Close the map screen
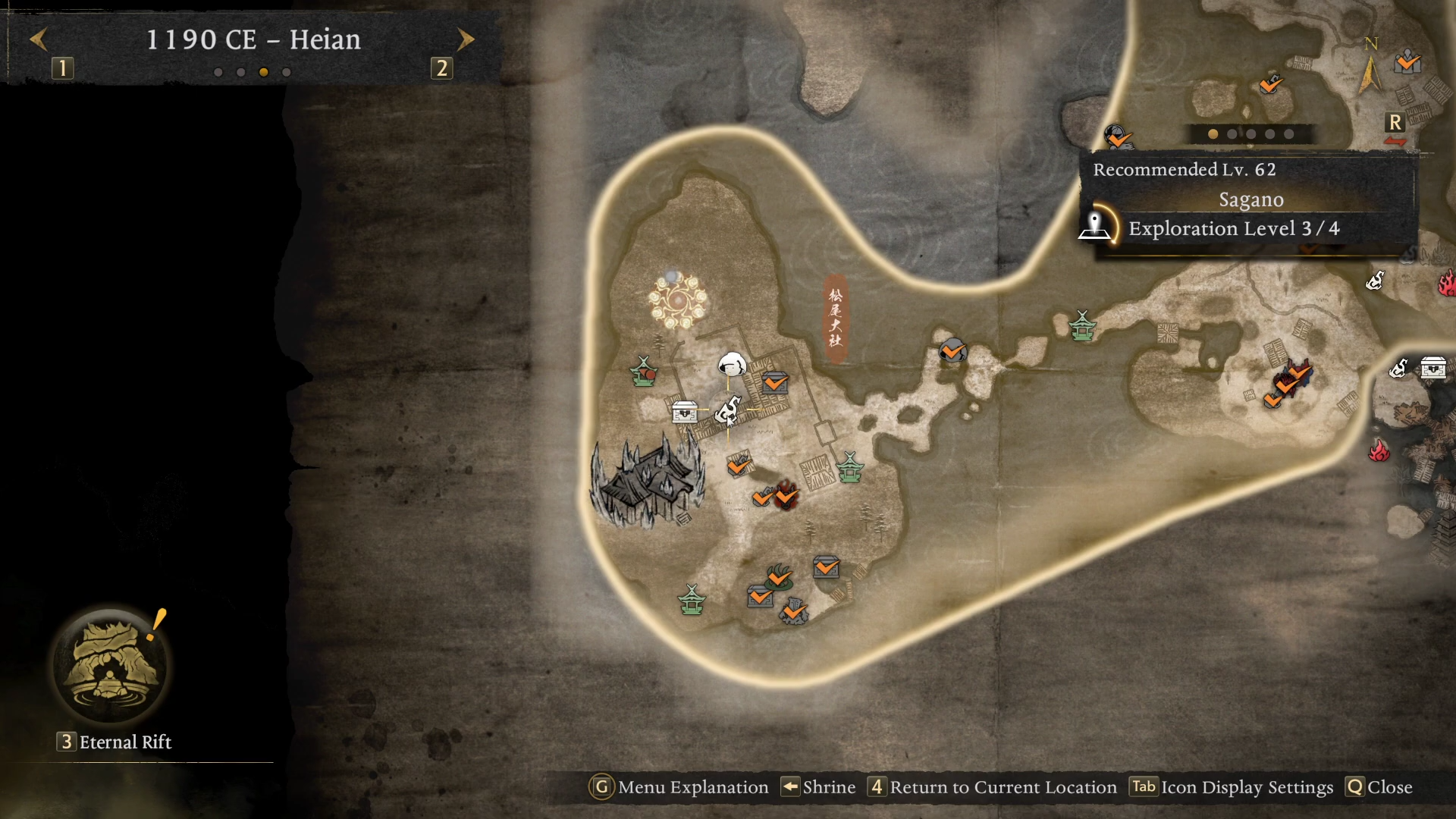The width and height of the screenshot is (1456, 819). click(1379, 787)
